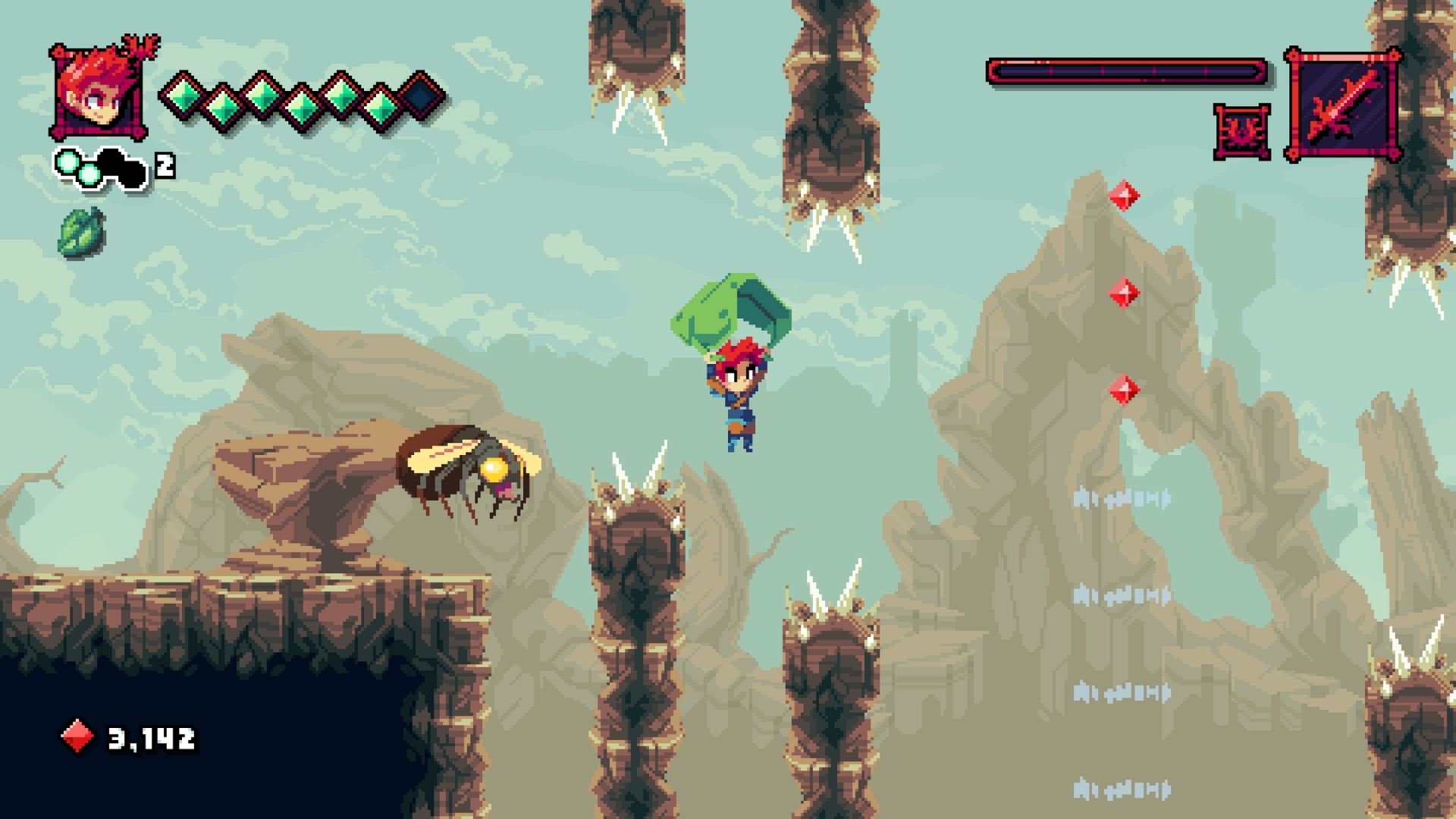Select the small red crab item slot

1241,132
